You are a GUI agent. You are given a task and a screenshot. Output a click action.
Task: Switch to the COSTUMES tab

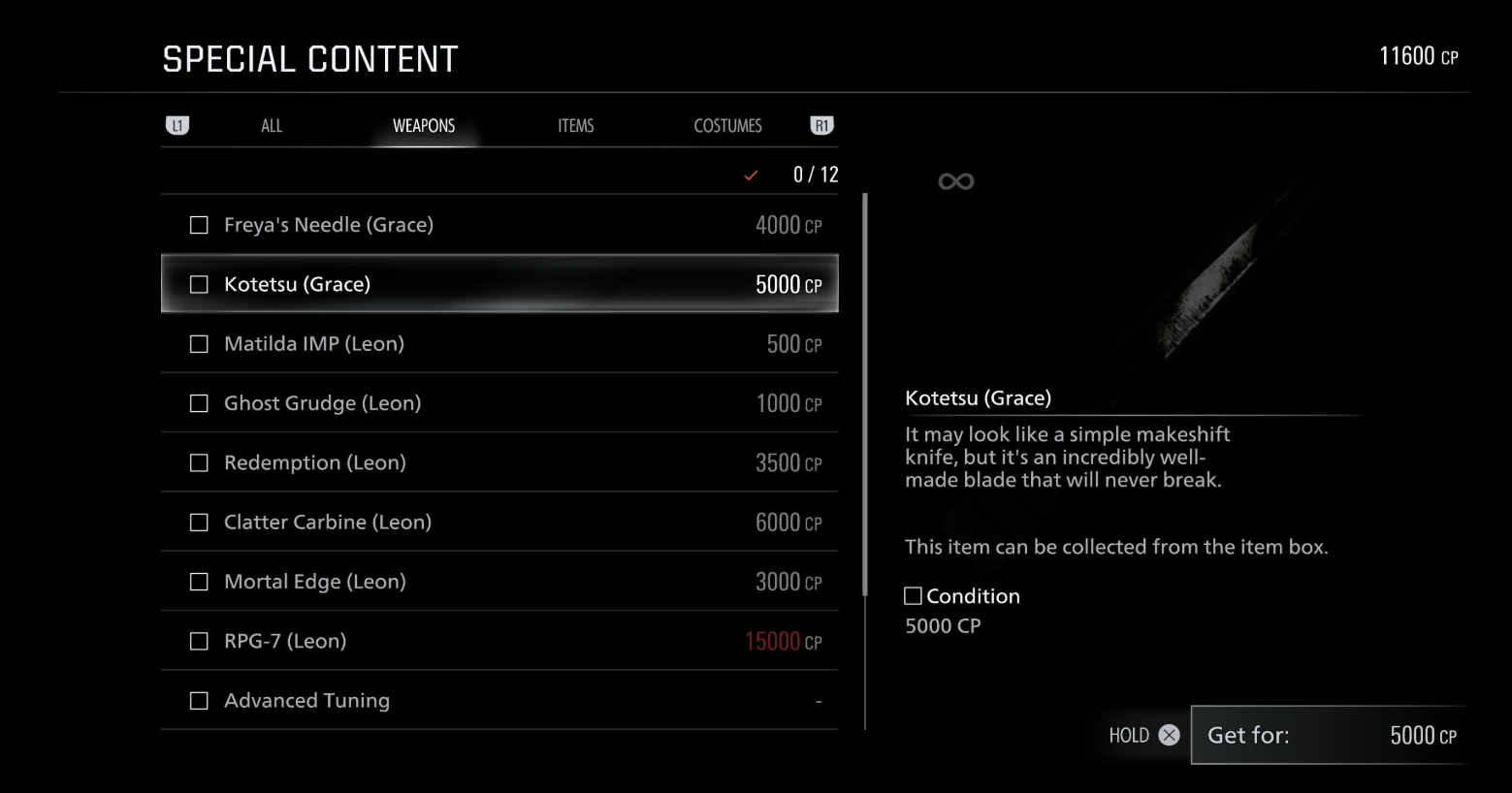pyautogui.click(x=727, y=126)
